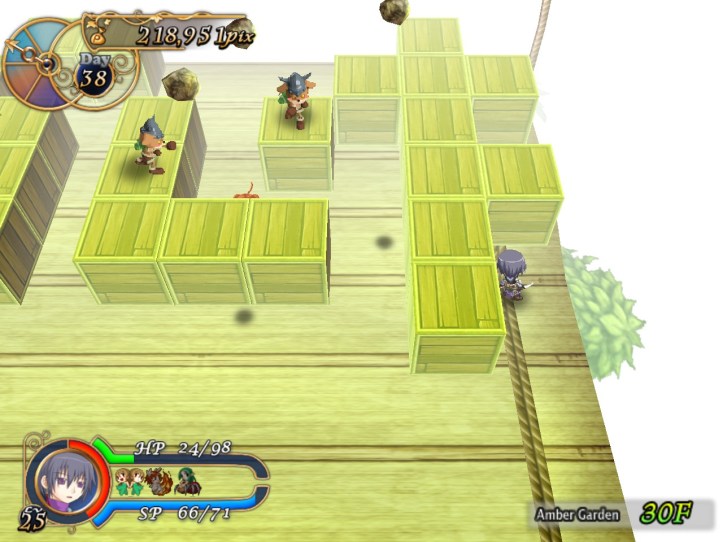Click the time-of-day clock dial

tap(36, 62)
